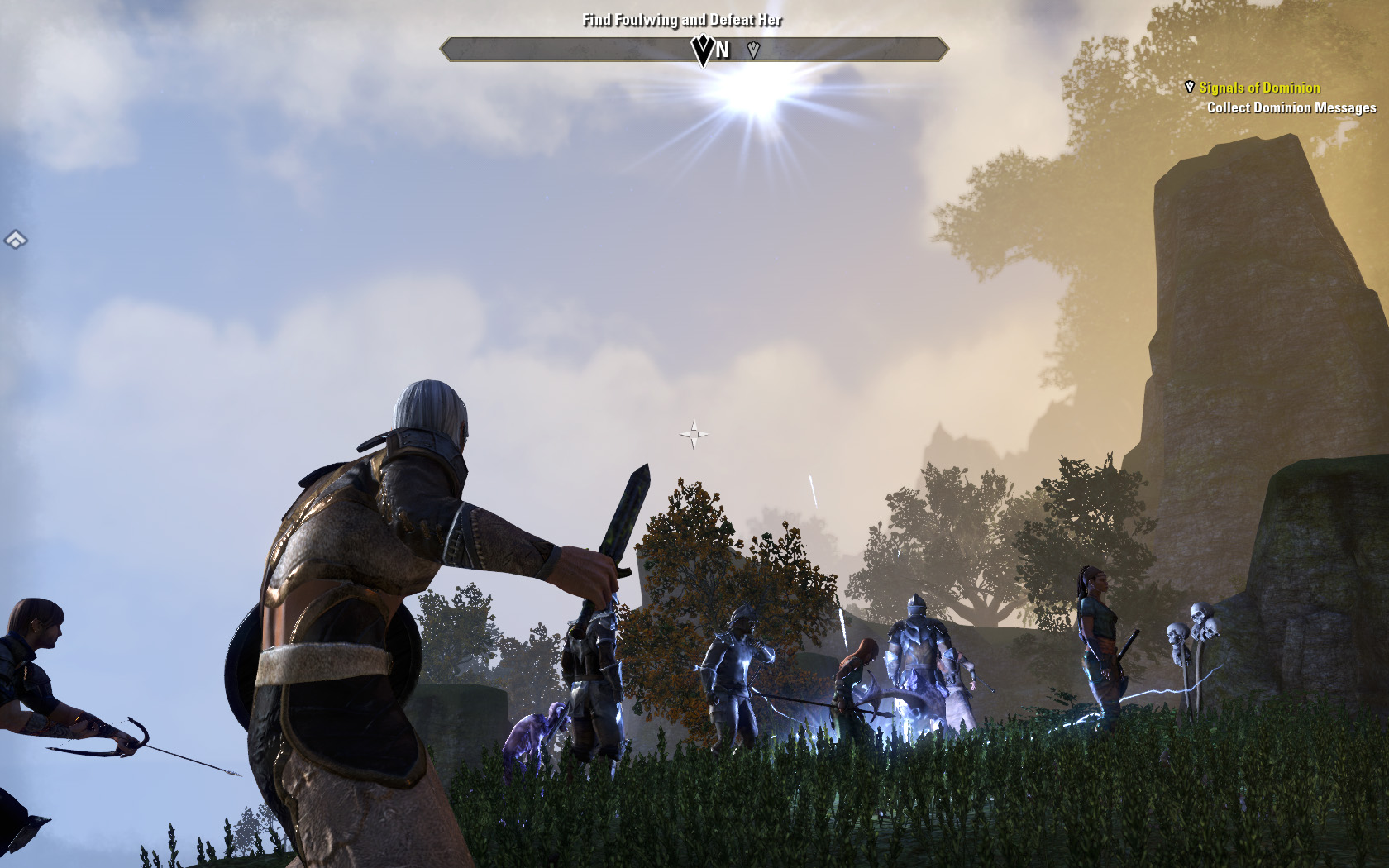Click the small quest marker on the compass
The height and width of the screenshot is (868, 1389).
[x=753, y=50]
